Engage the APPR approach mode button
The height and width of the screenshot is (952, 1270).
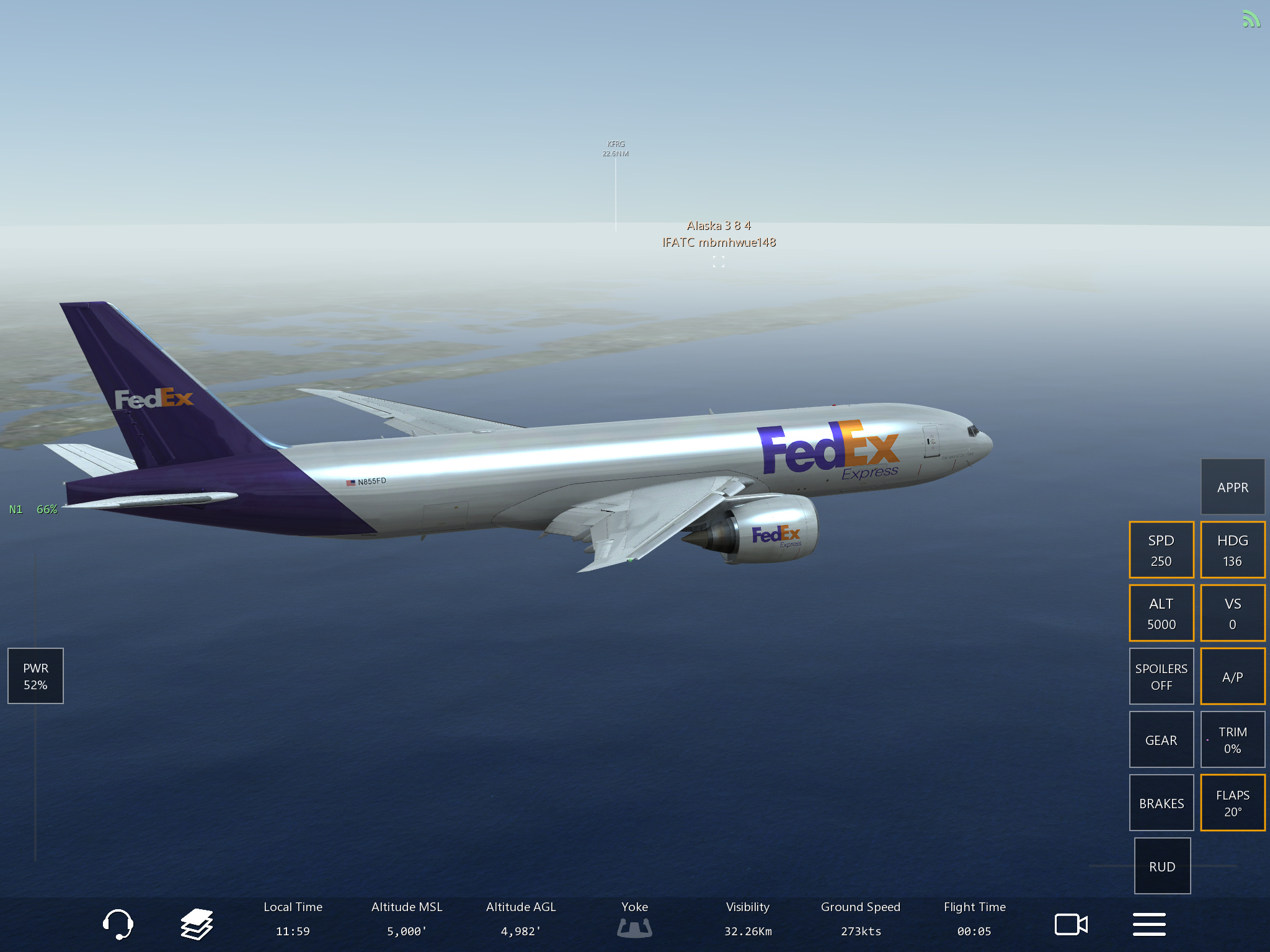click(x=1232, y=487)
